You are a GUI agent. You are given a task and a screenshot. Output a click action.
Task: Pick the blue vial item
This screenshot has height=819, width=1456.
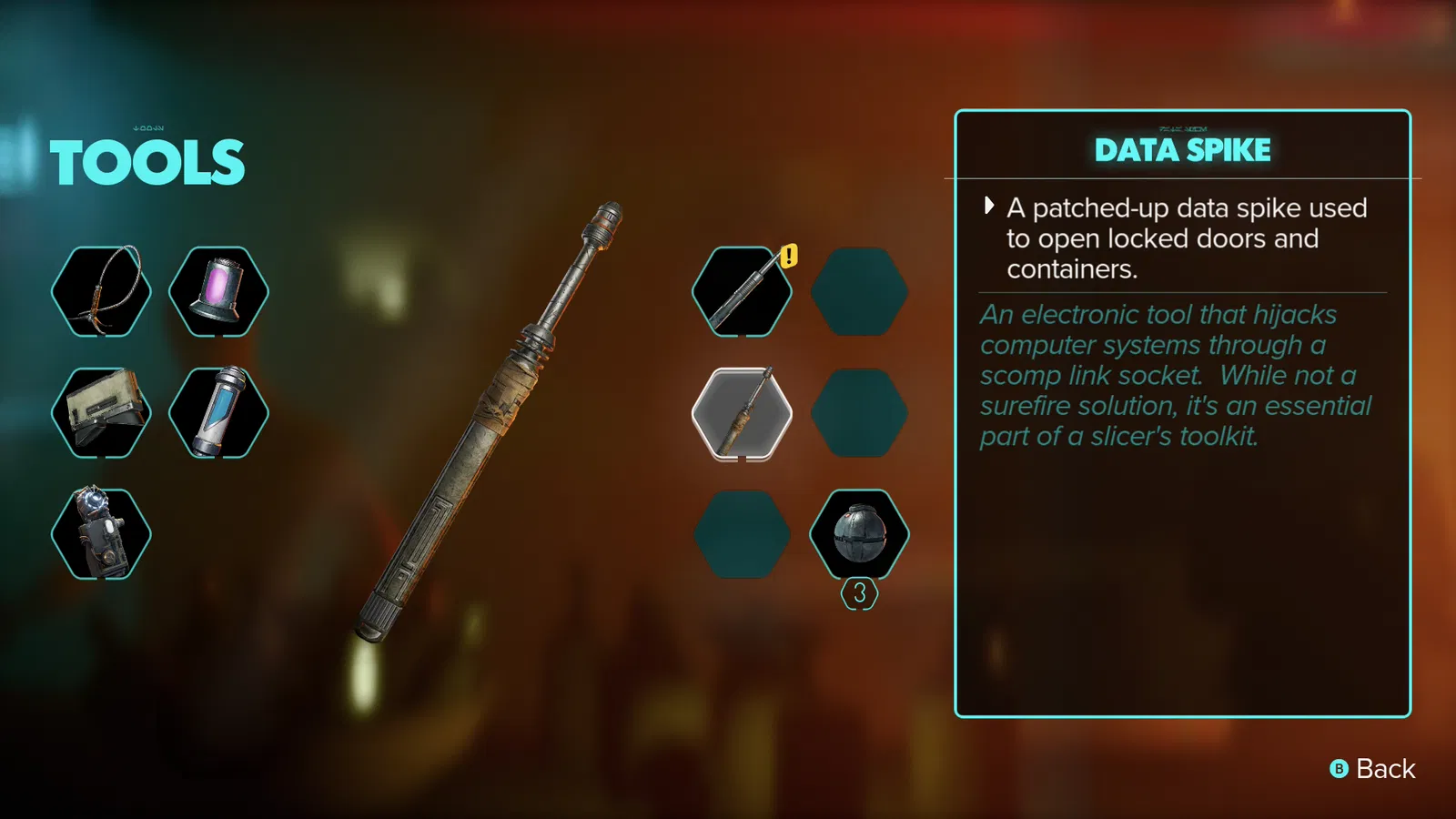tap(218, 413)
